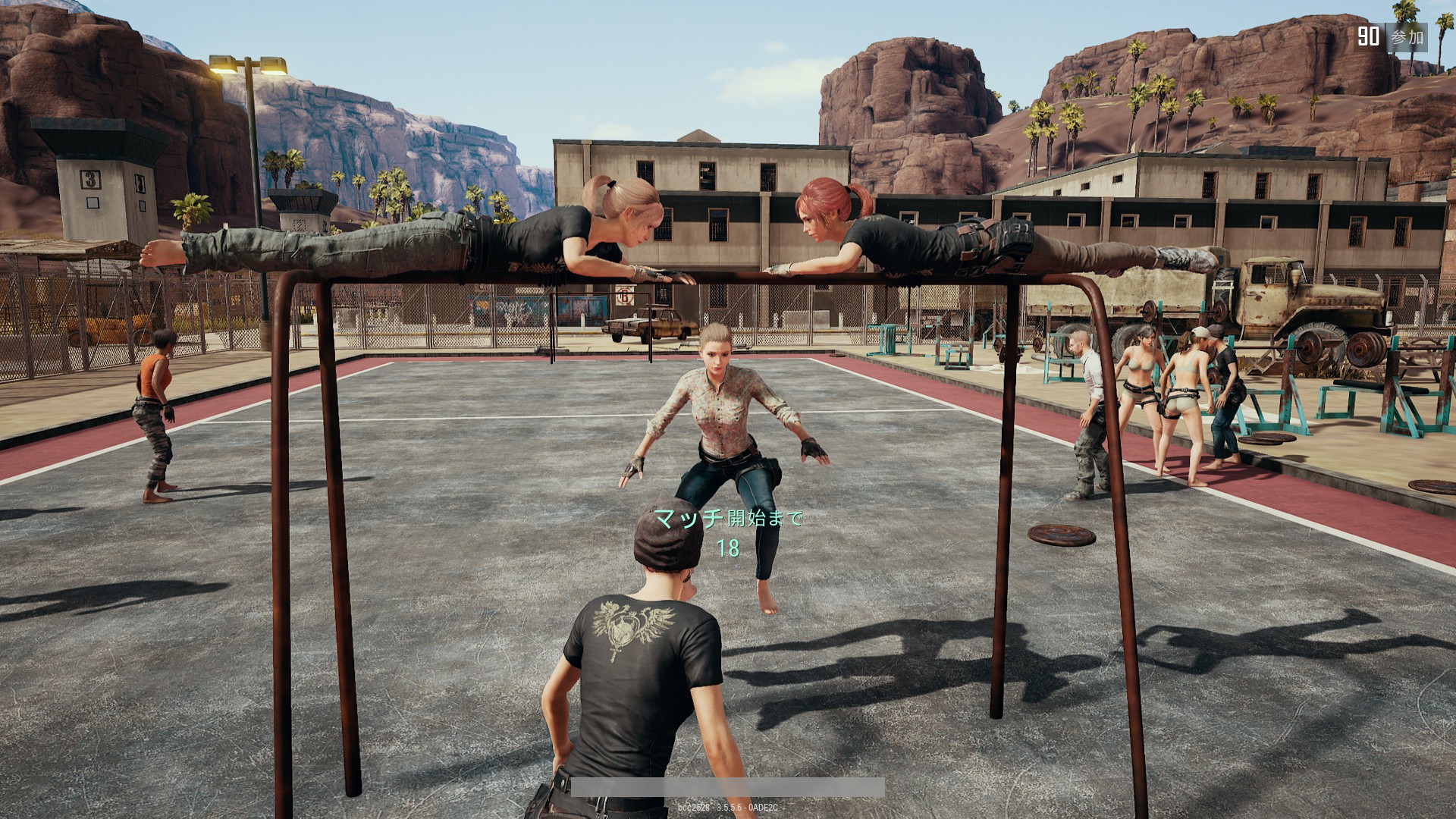Select the version text bcc2628 - 3.5.5.6
This screenshot has width=1456, height=819.
(x=726, y=807)
